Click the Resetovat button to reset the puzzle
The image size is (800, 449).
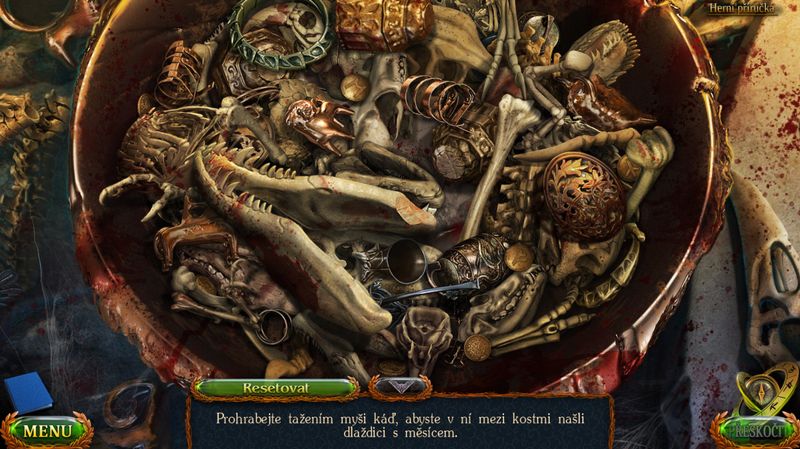pos(275,387)
